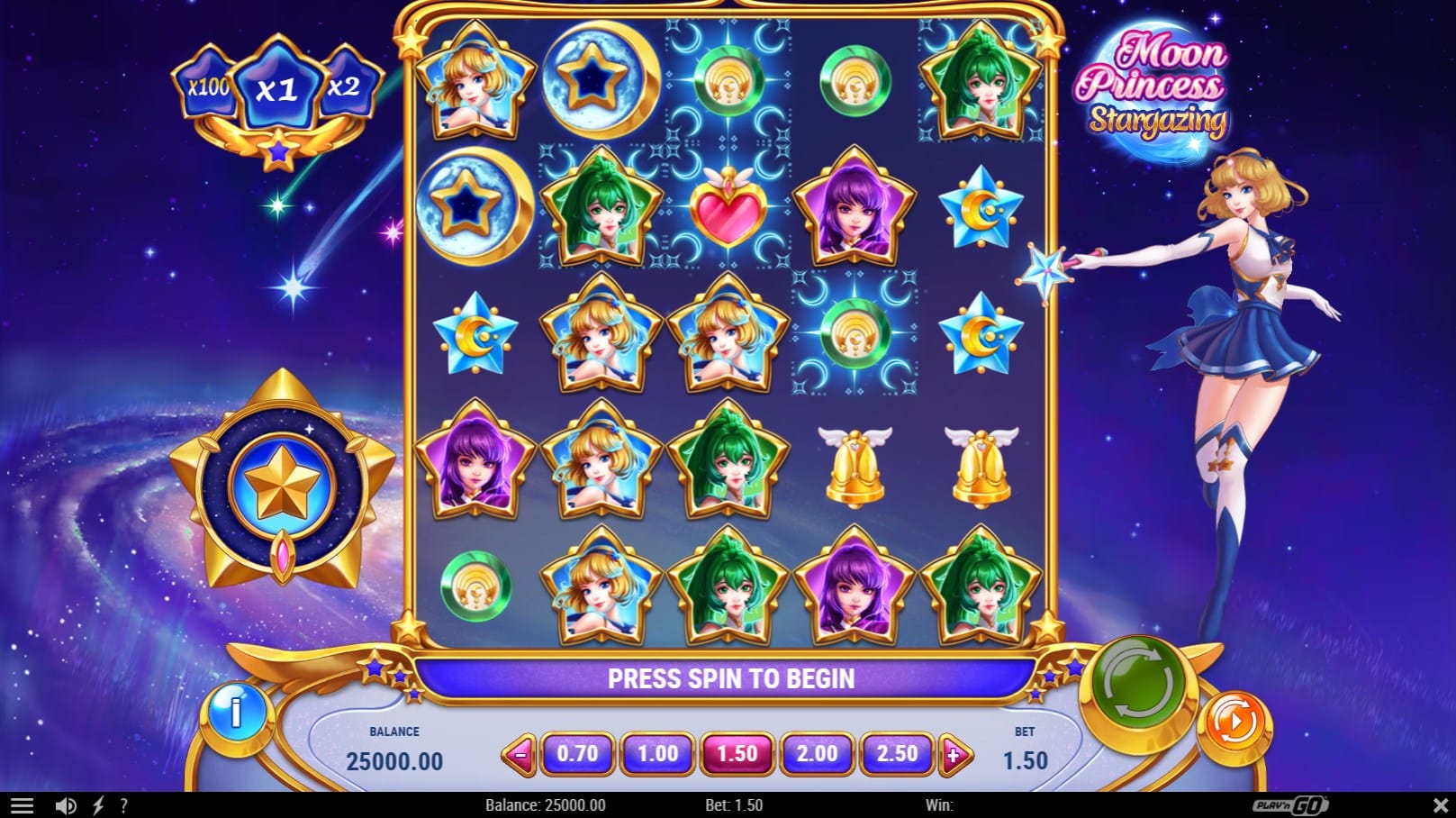Set the bet to 2.00

(x=817, y=753)
